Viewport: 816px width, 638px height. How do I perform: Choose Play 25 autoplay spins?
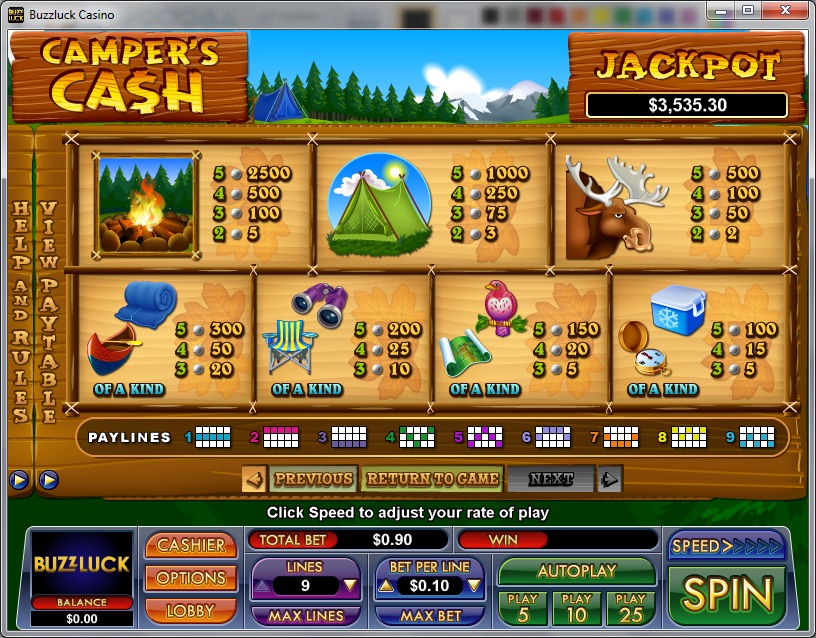631,607
